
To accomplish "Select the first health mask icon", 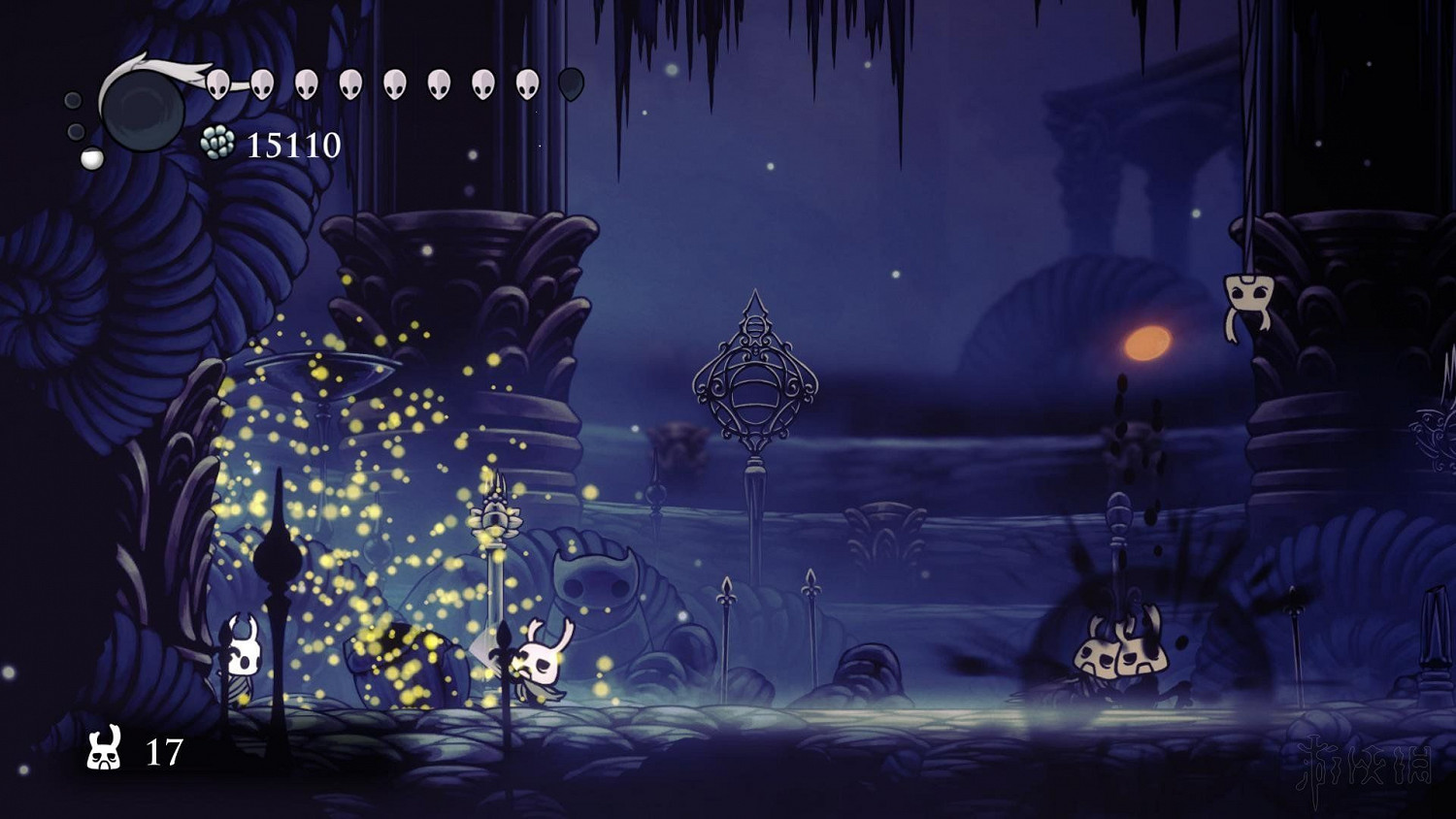I will pos(219,82).
